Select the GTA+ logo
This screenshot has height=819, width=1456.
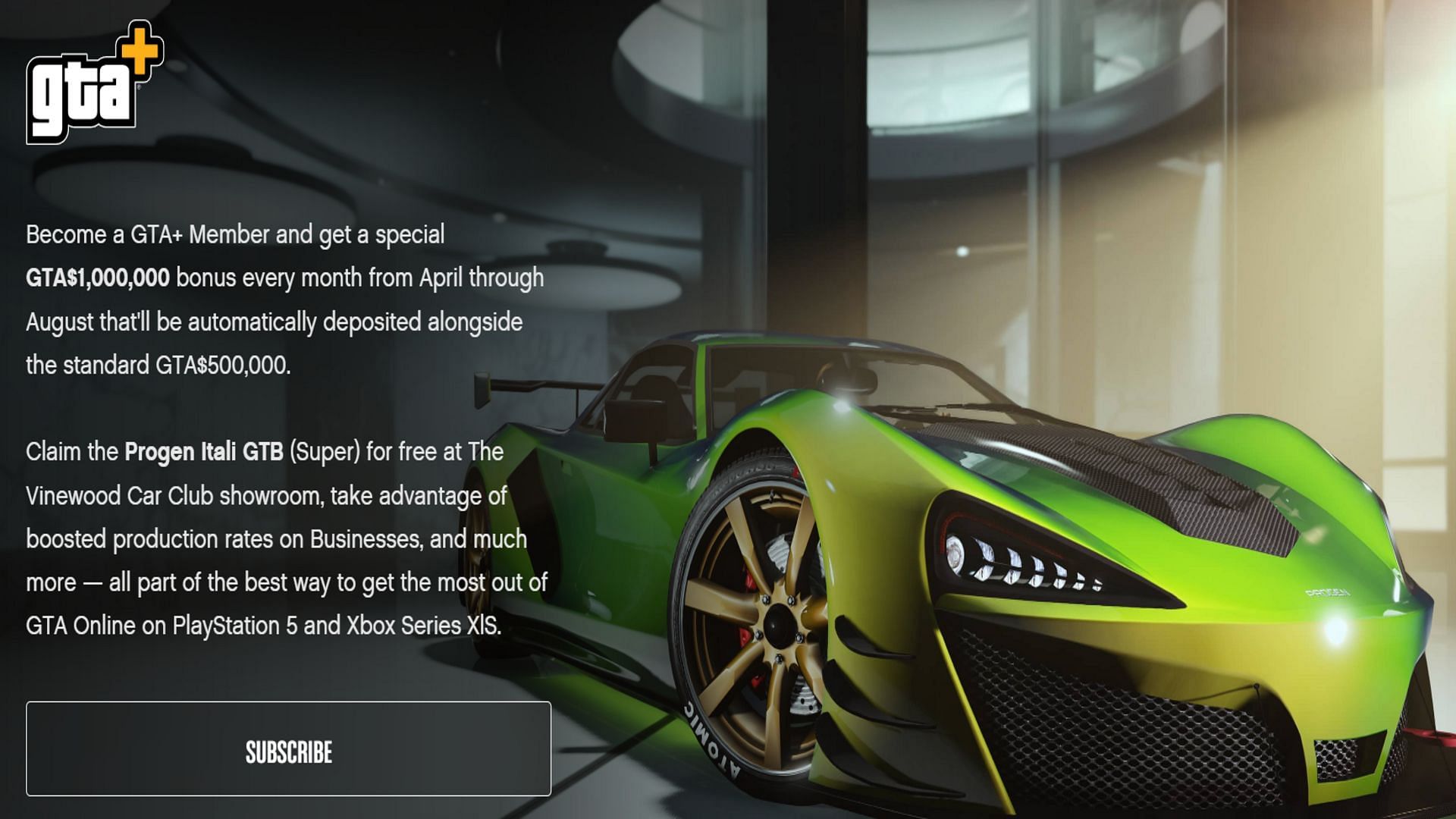click(94, 83)
